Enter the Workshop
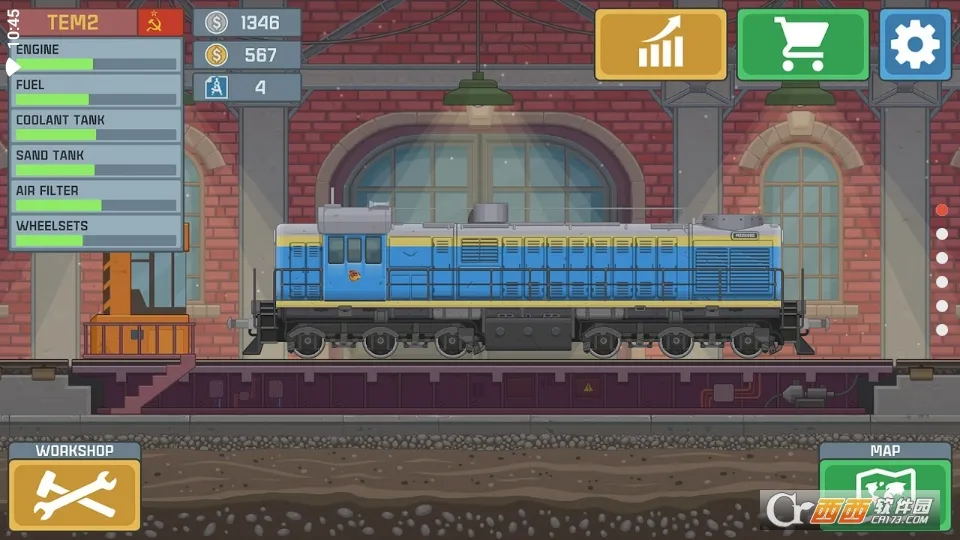The height and width of the screenshot is (540, 960). (x=75, y=487)
